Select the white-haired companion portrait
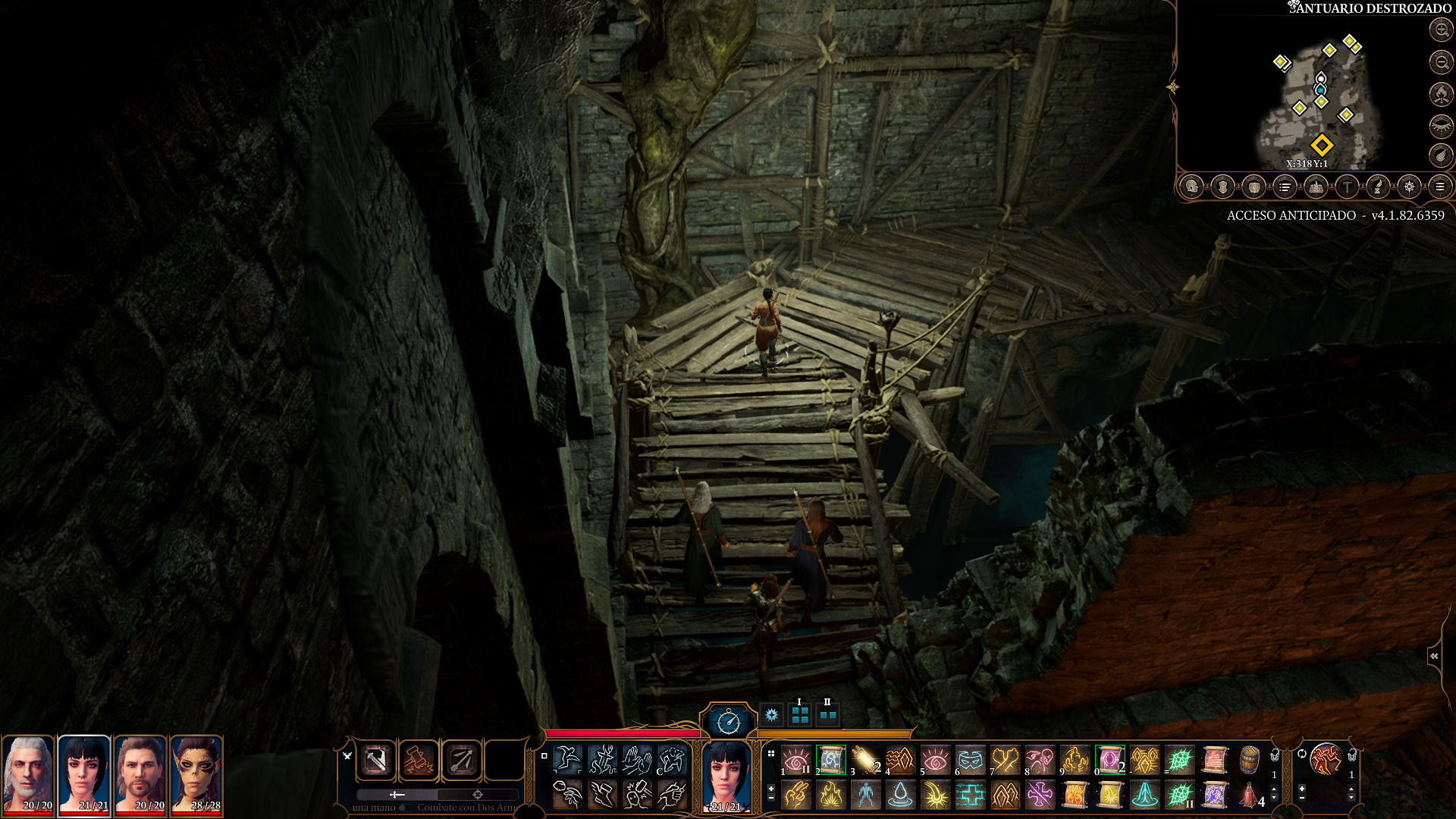The height and width of the screenshot is (819, 1456). pyautogui.click(x=28, y=773)
